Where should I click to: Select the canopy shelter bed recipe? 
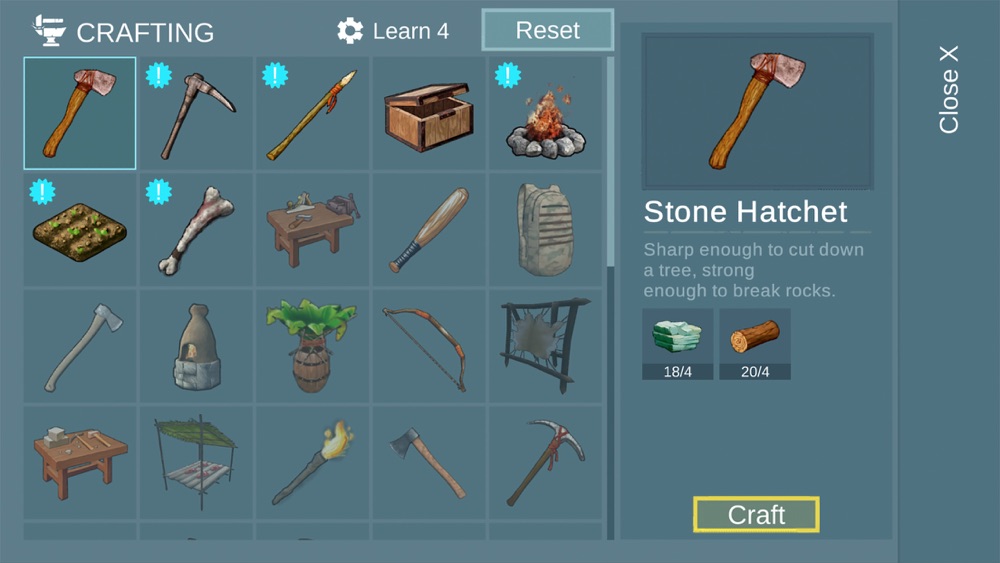coord(196,462)
